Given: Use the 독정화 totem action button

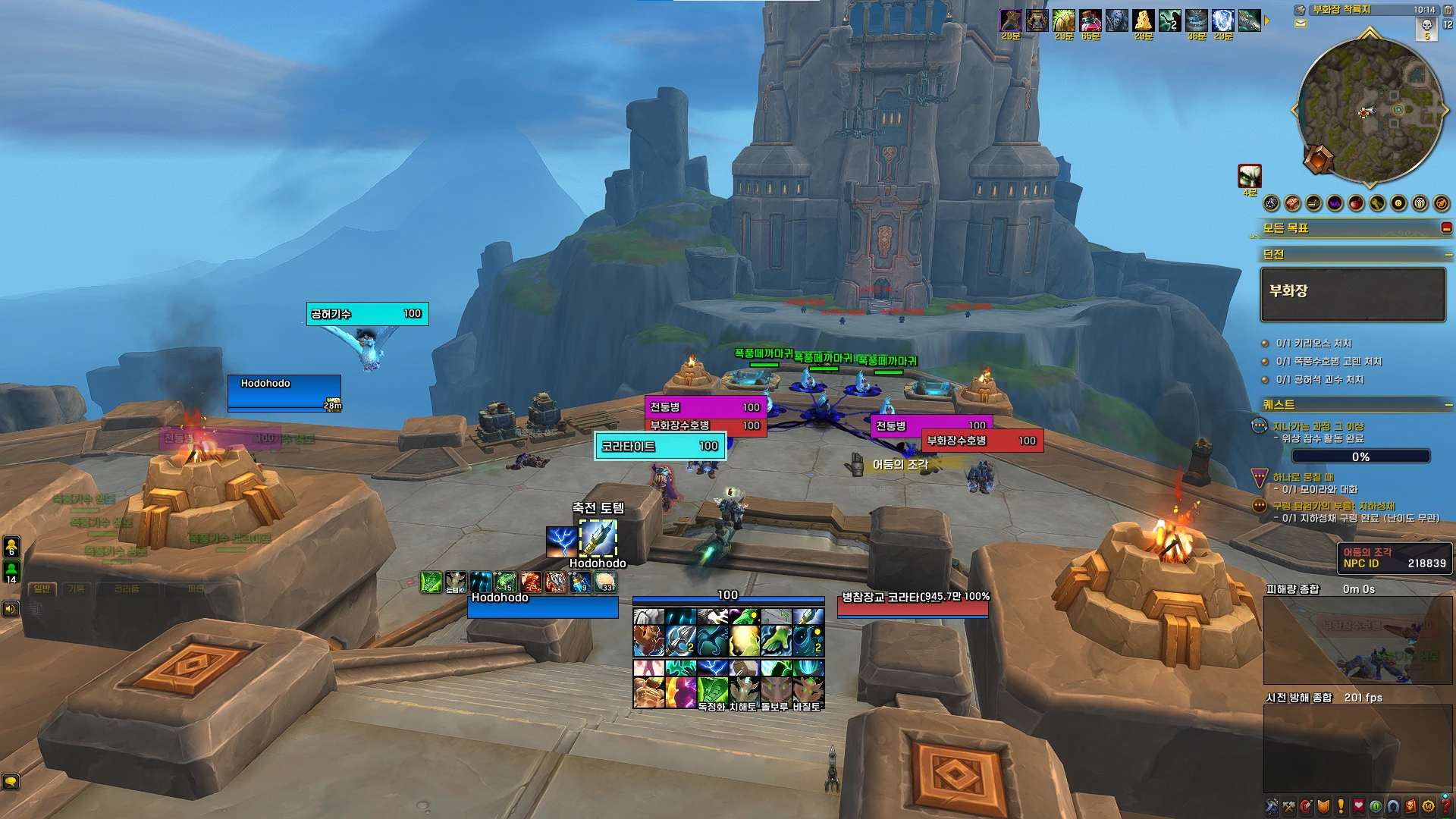Looking at the screenshot, I should point(712,692).
